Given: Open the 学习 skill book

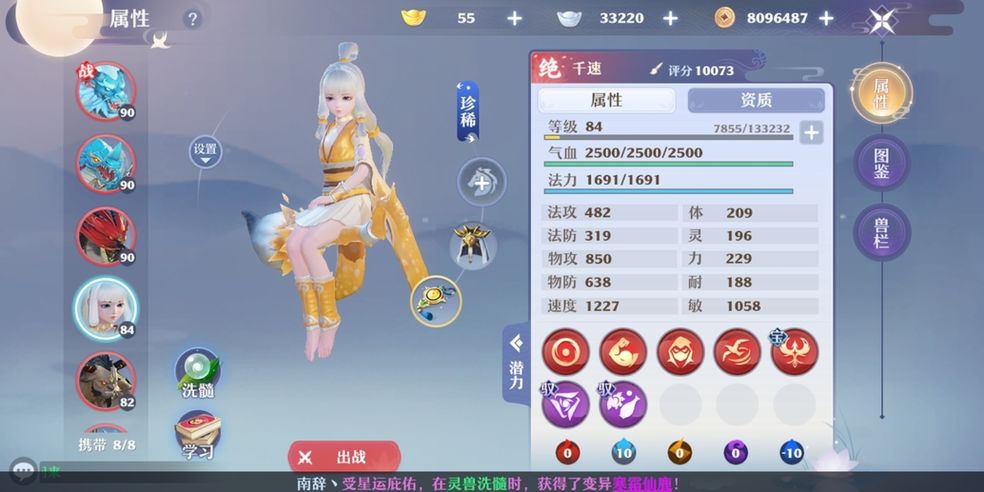Looking at the screenshot, I should tap(198, 435).
